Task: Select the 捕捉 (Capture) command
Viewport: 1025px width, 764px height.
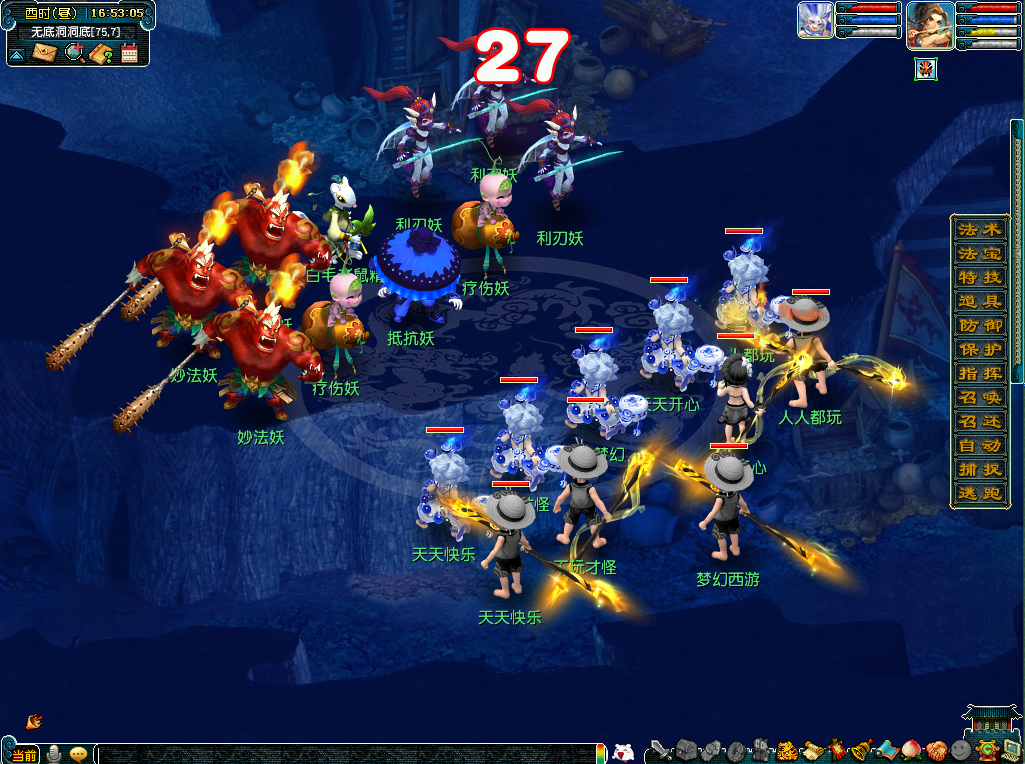Action: [x=979, y=469]
